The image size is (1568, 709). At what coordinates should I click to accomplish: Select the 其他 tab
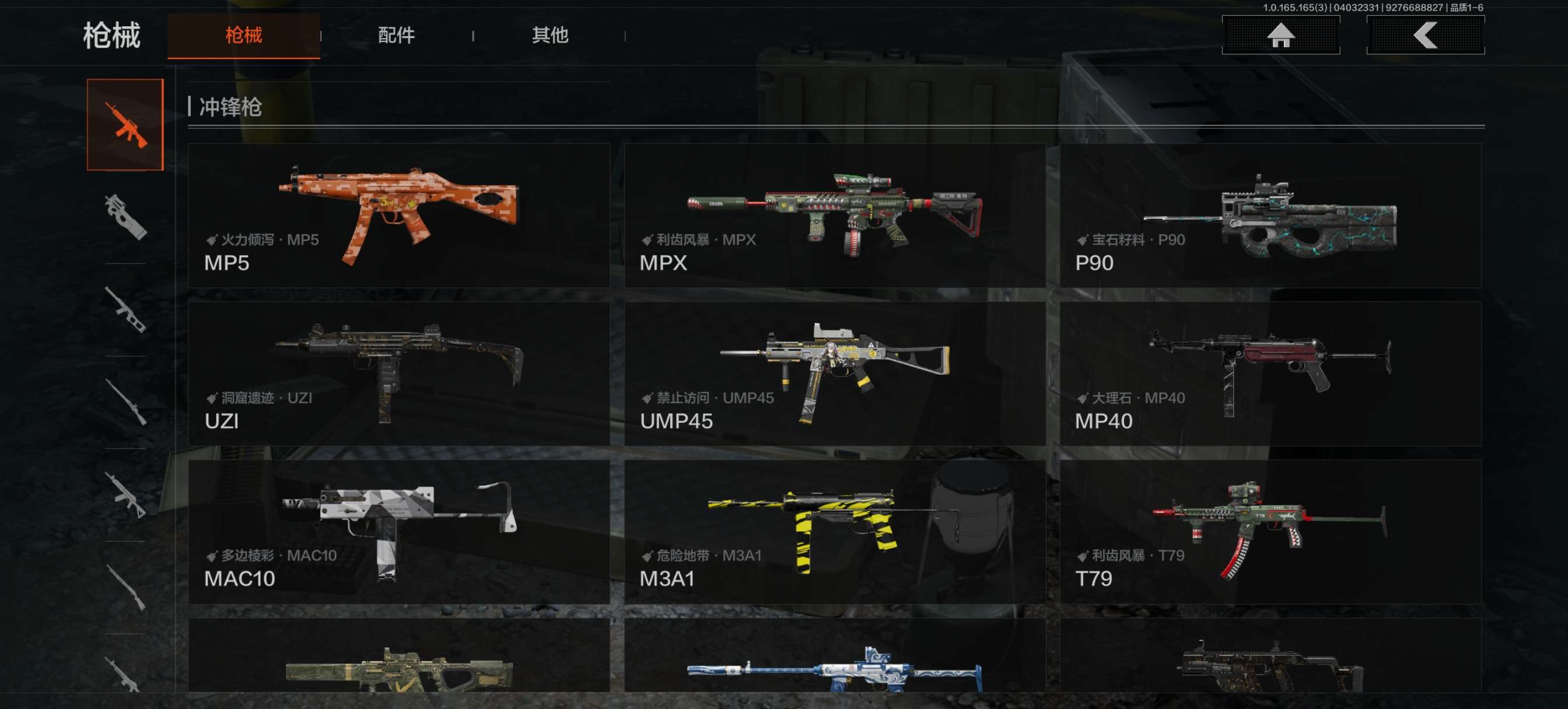[549, 36]
